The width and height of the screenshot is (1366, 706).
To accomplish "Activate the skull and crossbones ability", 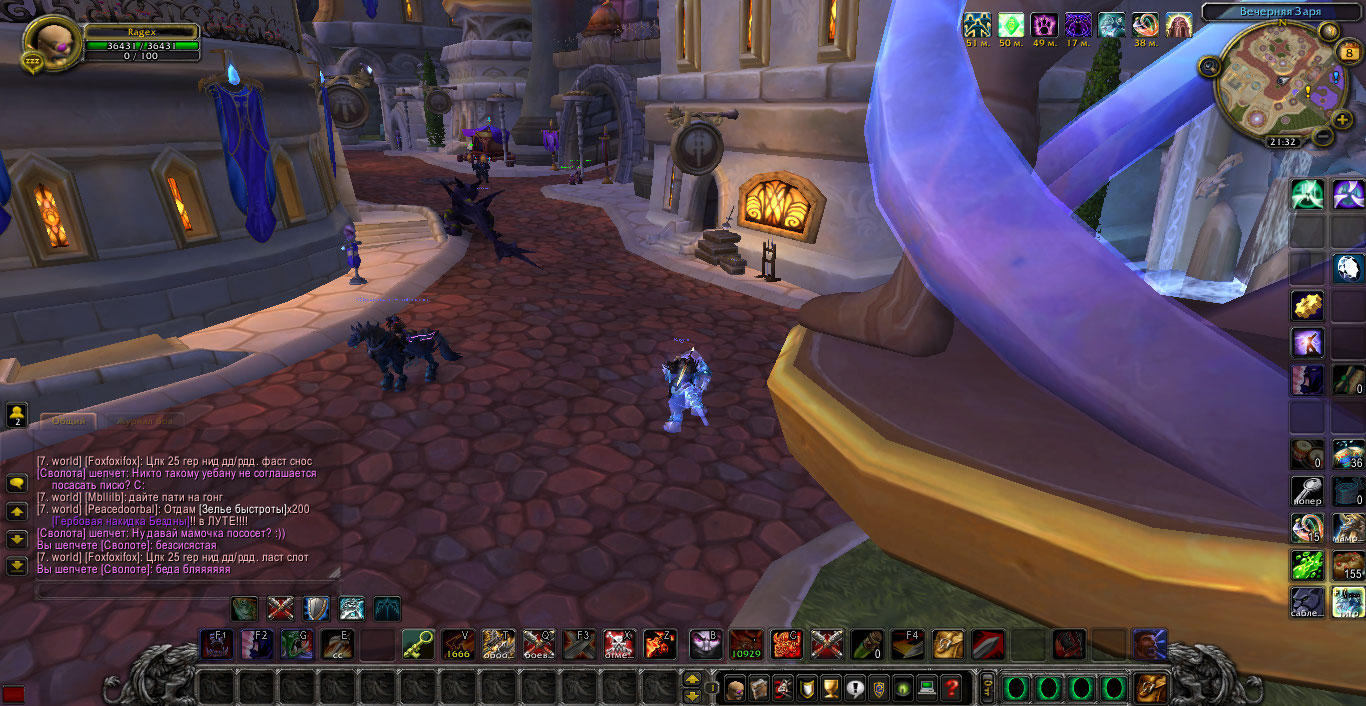I will click(x=619, y=644).
